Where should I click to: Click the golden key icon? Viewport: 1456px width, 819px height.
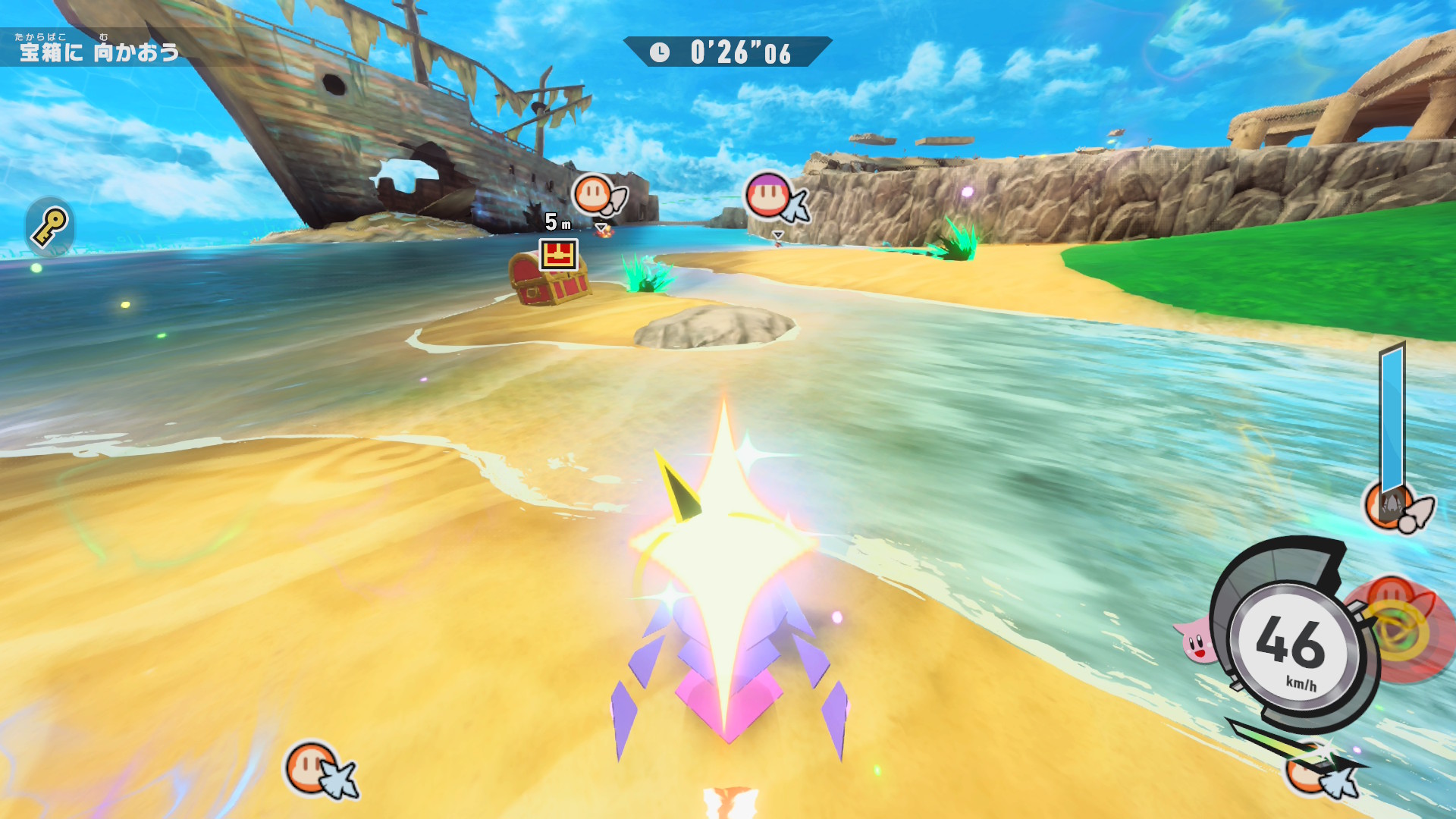click(x=50, y=227)
